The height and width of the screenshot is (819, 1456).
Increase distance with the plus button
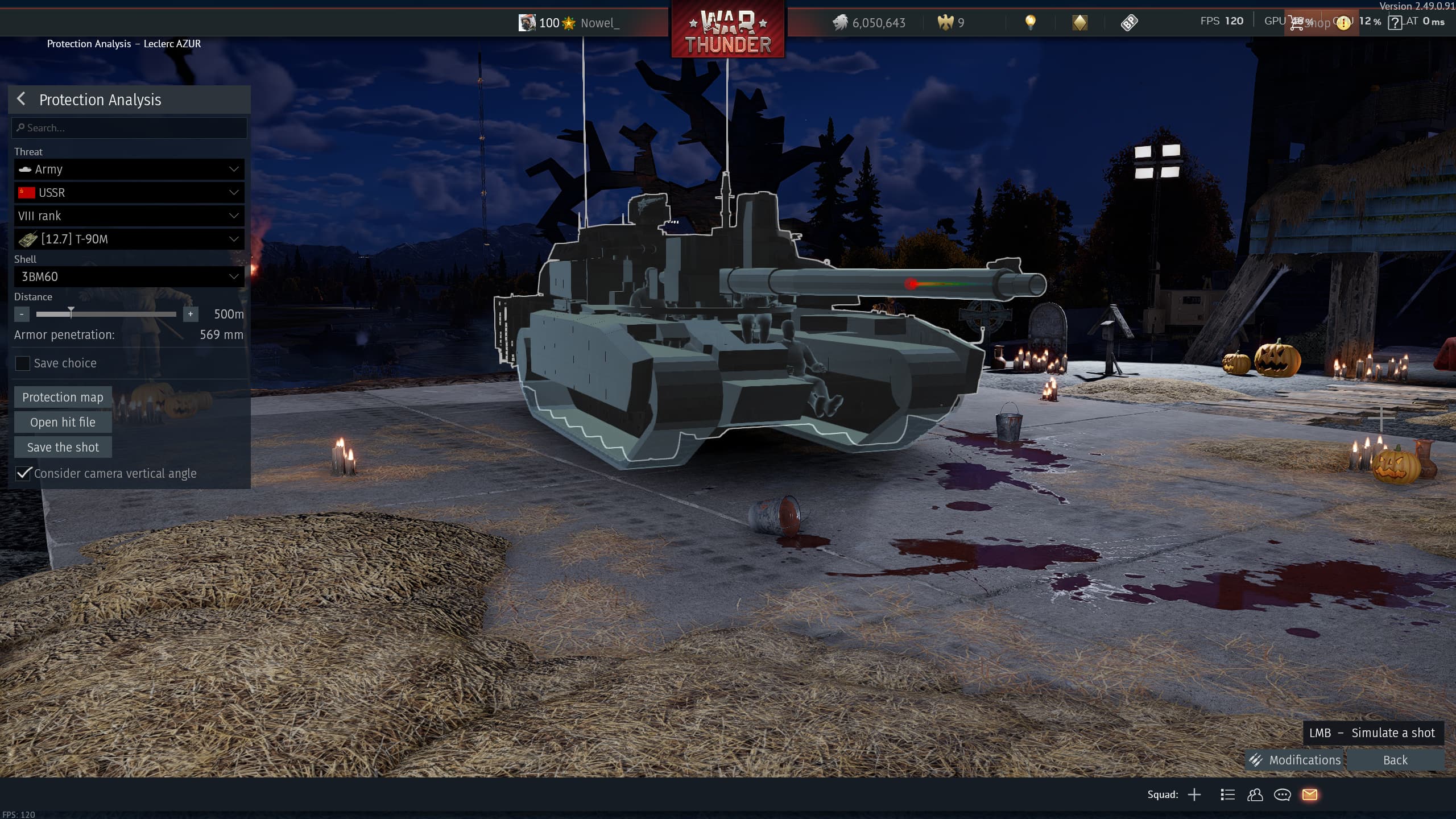point(191,314)
